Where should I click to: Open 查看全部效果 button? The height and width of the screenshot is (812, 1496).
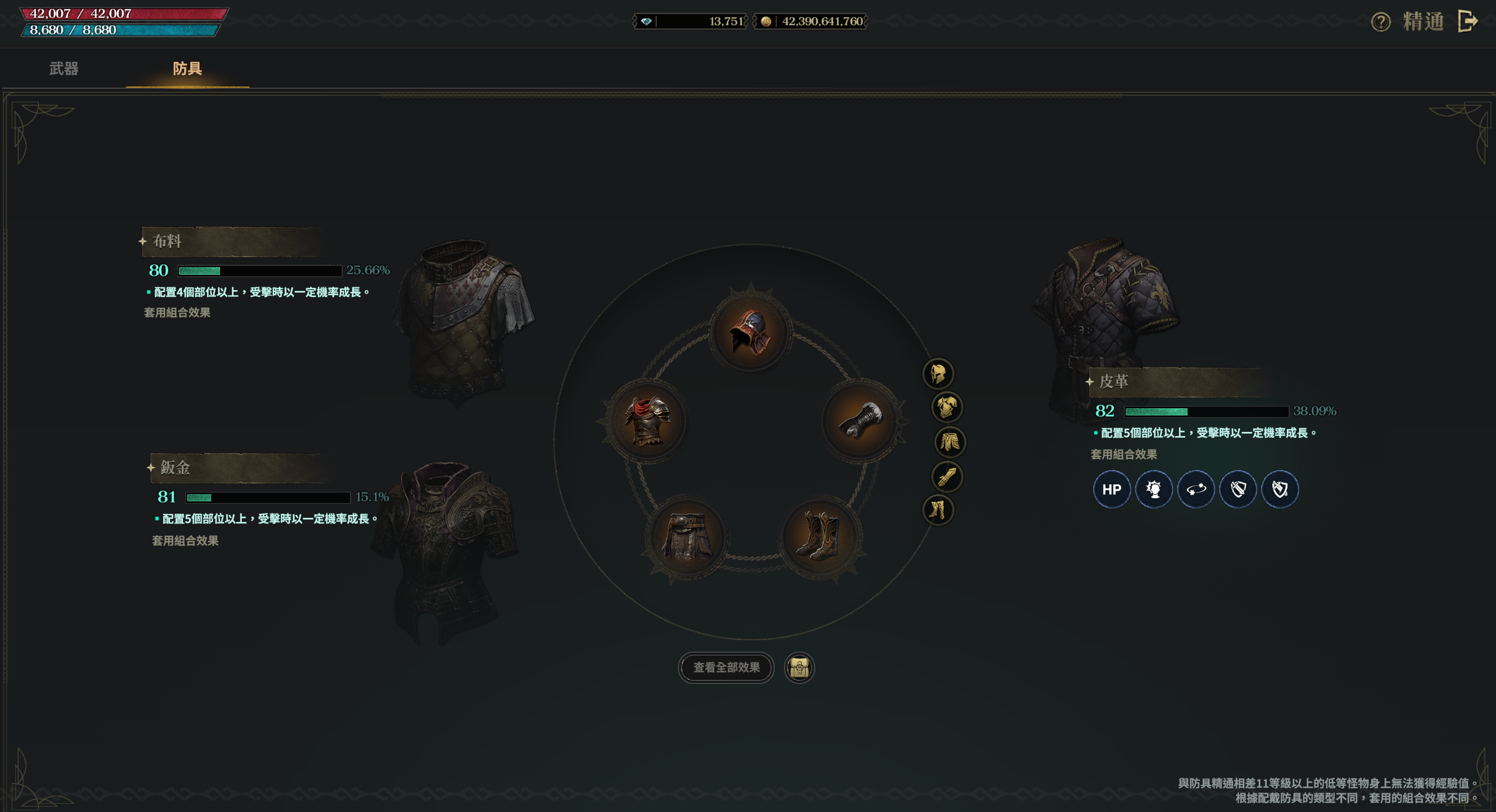[726, 667]
